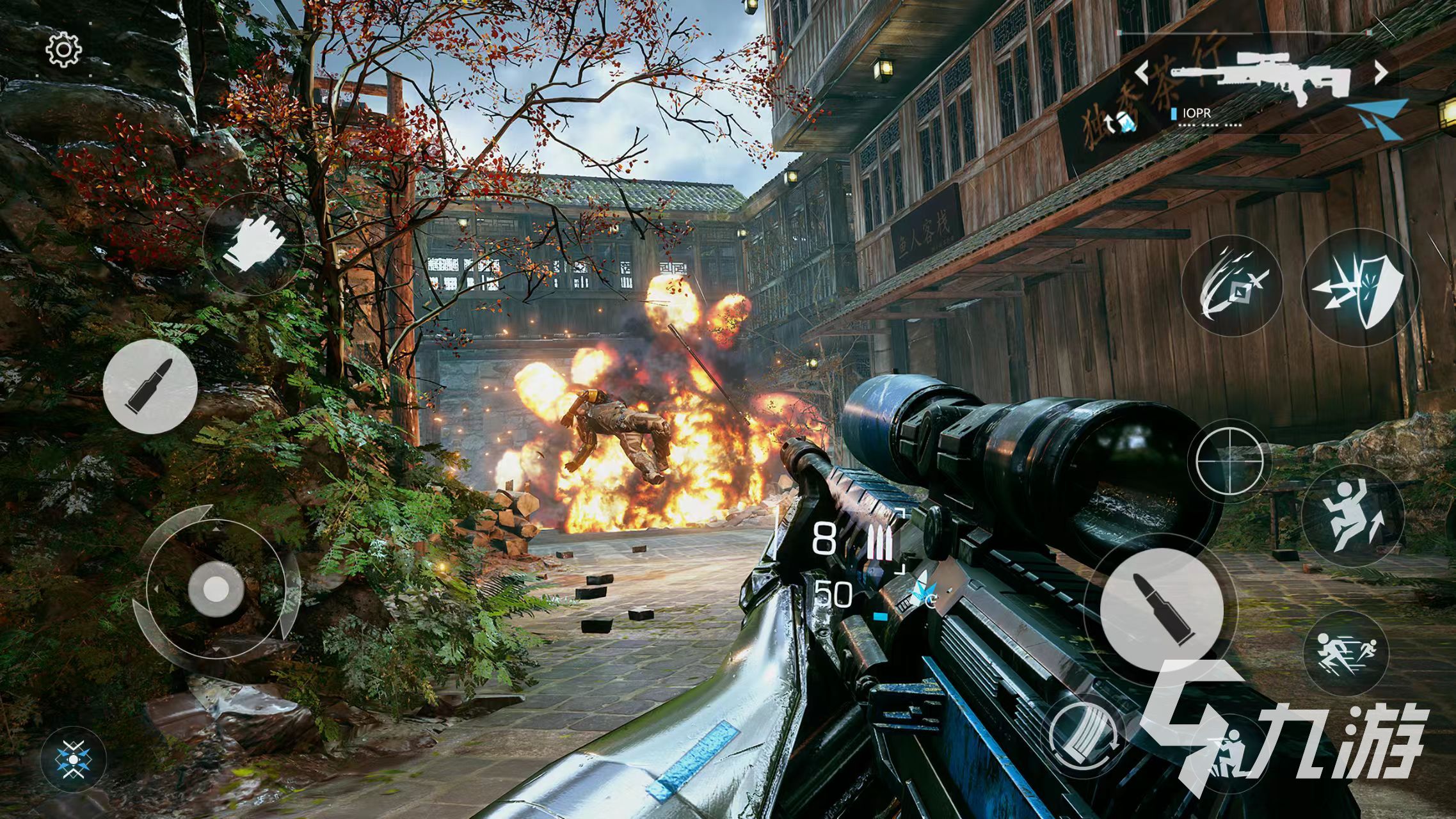Tap the glove melee attack button
Viewport: 1456px width, 819px height.
click(254, 244)
